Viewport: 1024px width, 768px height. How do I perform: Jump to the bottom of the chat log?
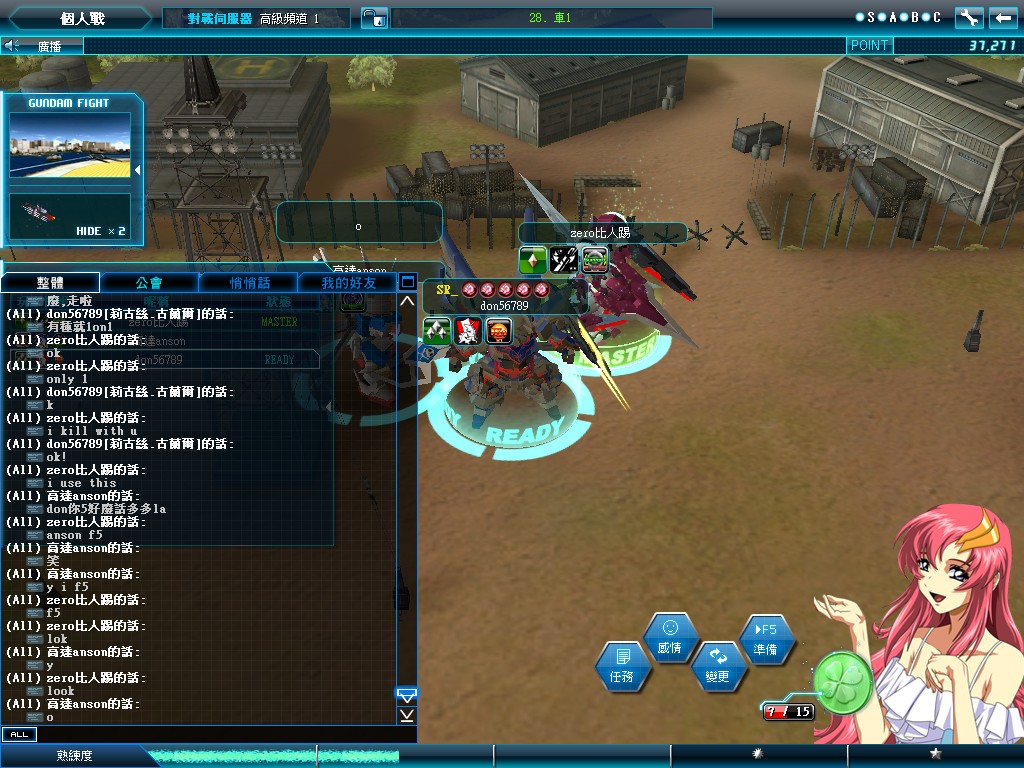407,715
